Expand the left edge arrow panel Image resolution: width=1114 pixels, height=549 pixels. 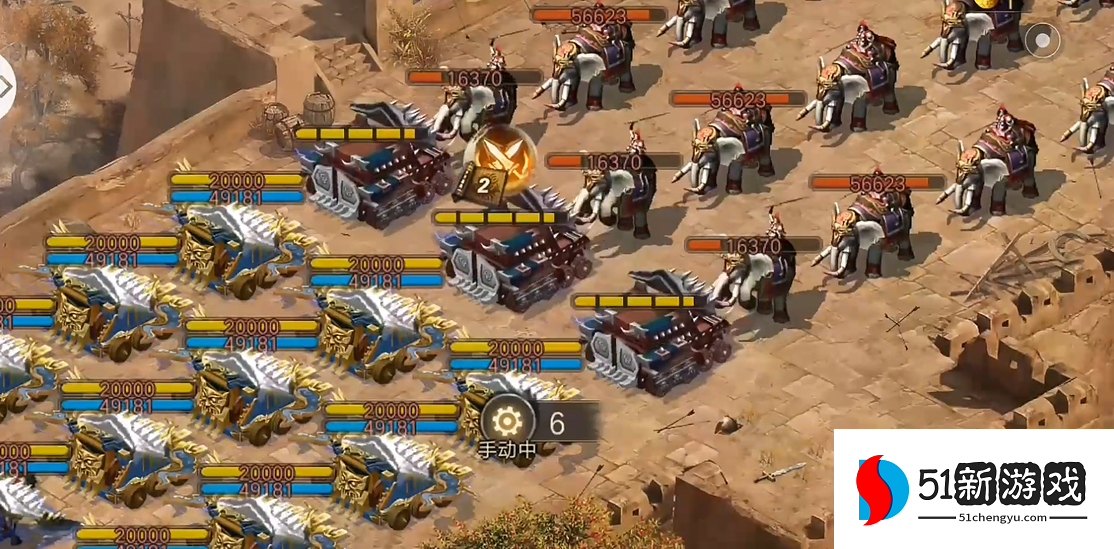click(x=5, y=87)
